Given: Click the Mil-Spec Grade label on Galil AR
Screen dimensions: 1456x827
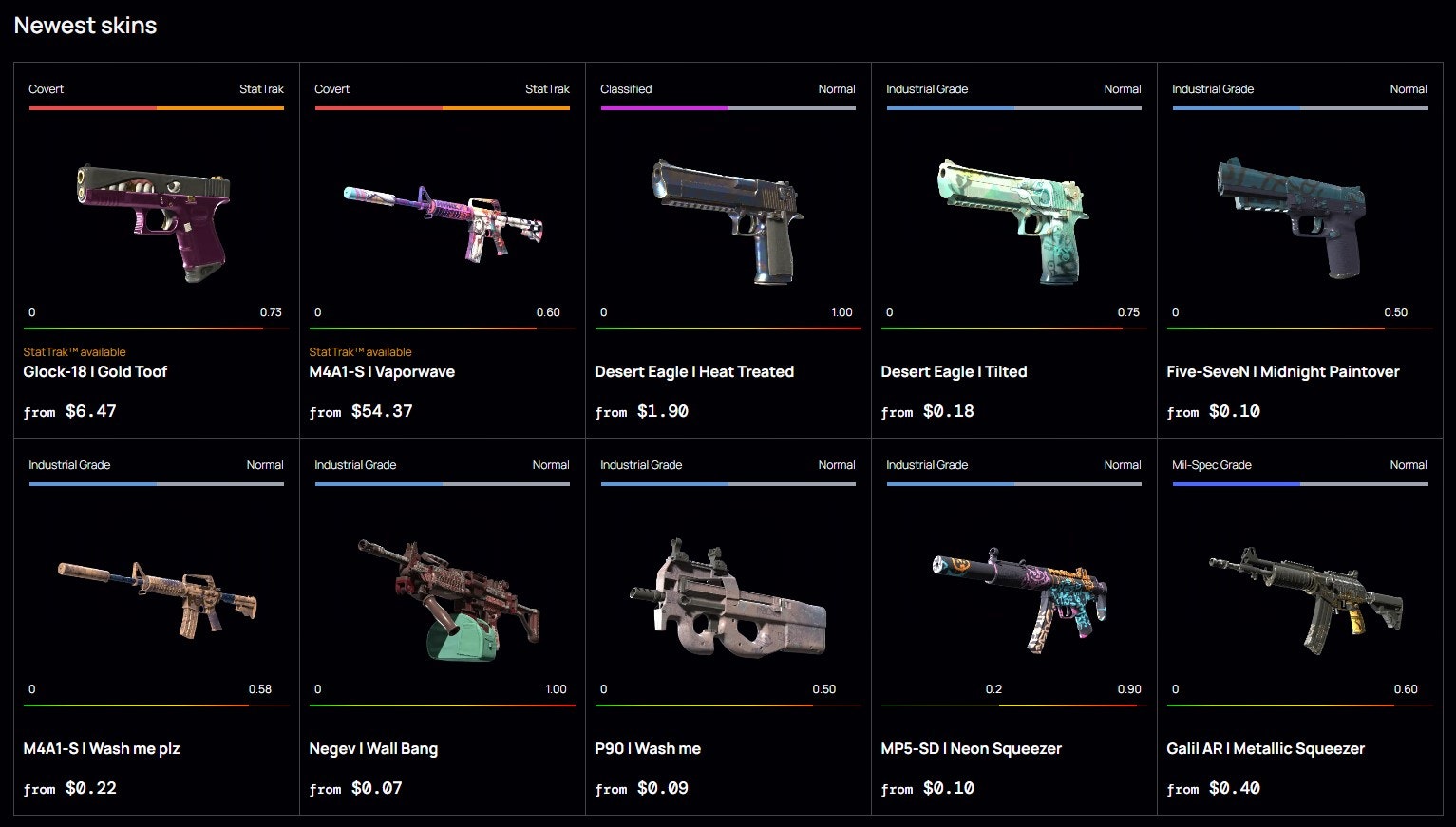Looking at the screenshot, I should tap(1212, 464).
